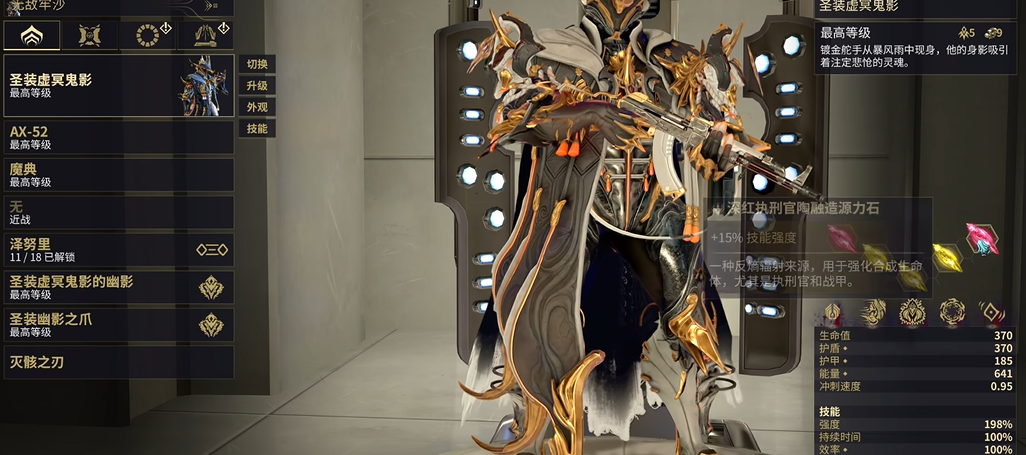Open the 圣装幽影之爪 weapon slot

click(118, 325)
